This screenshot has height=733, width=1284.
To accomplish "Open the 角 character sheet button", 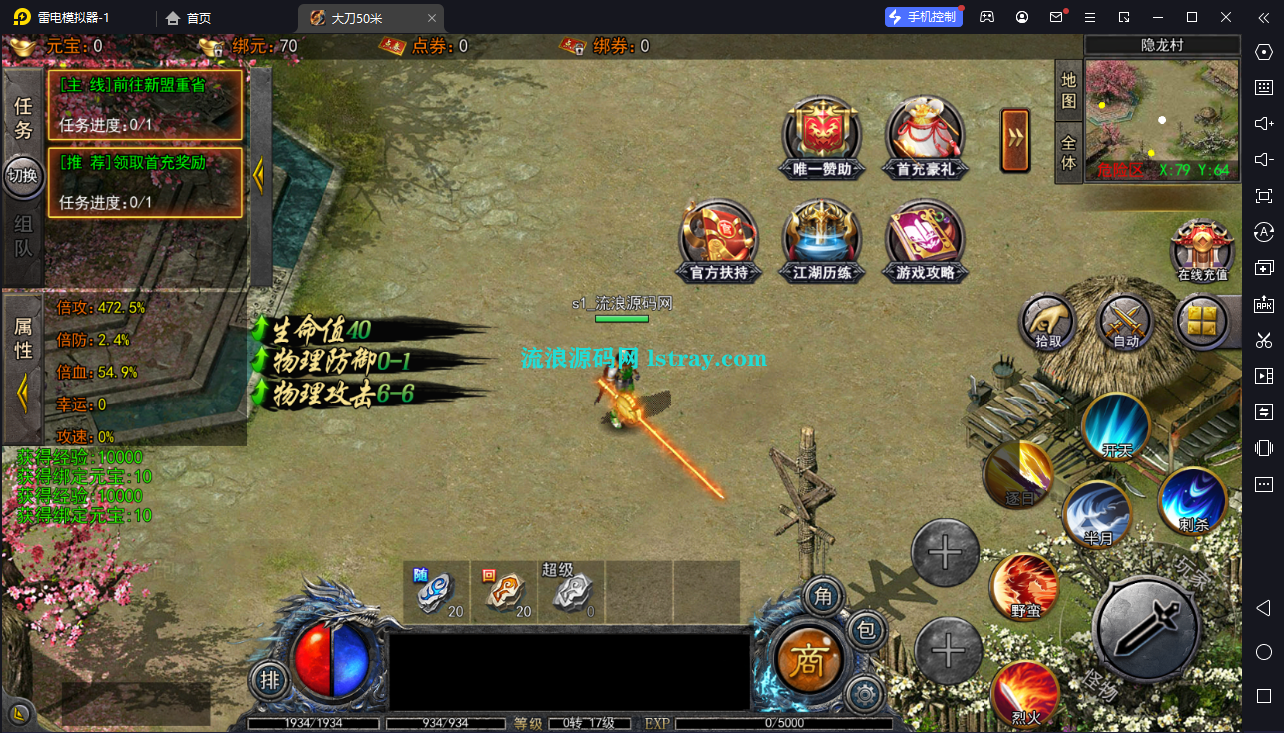I will tap(823, 598).
